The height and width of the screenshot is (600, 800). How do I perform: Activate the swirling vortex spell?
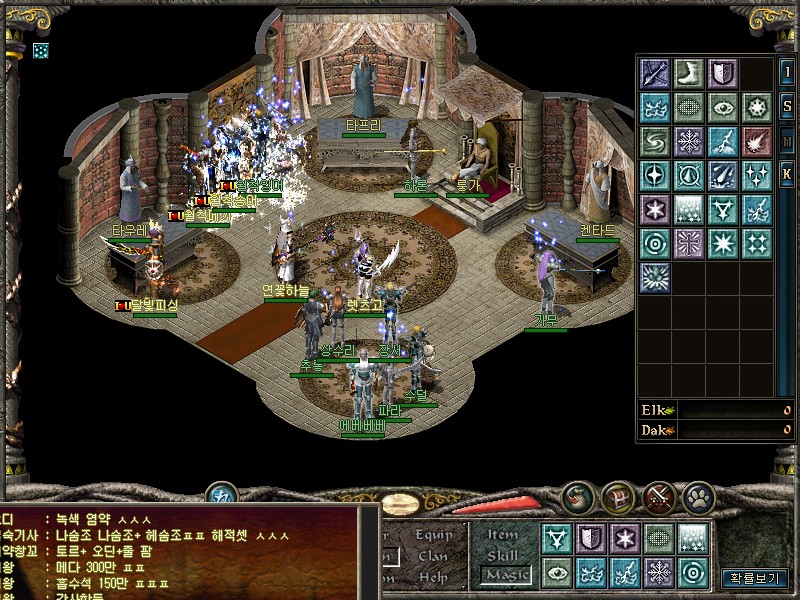[x=655, y=141]
